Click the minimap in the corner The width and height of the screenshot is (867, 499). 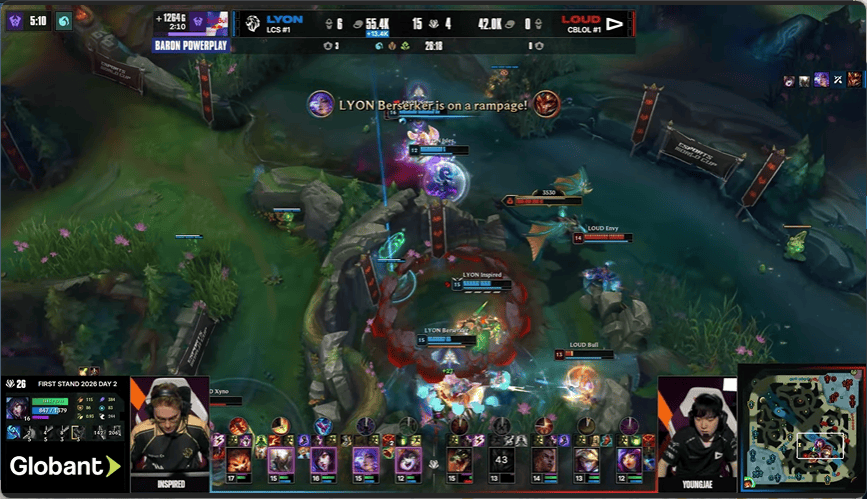[x=801, y=427]
